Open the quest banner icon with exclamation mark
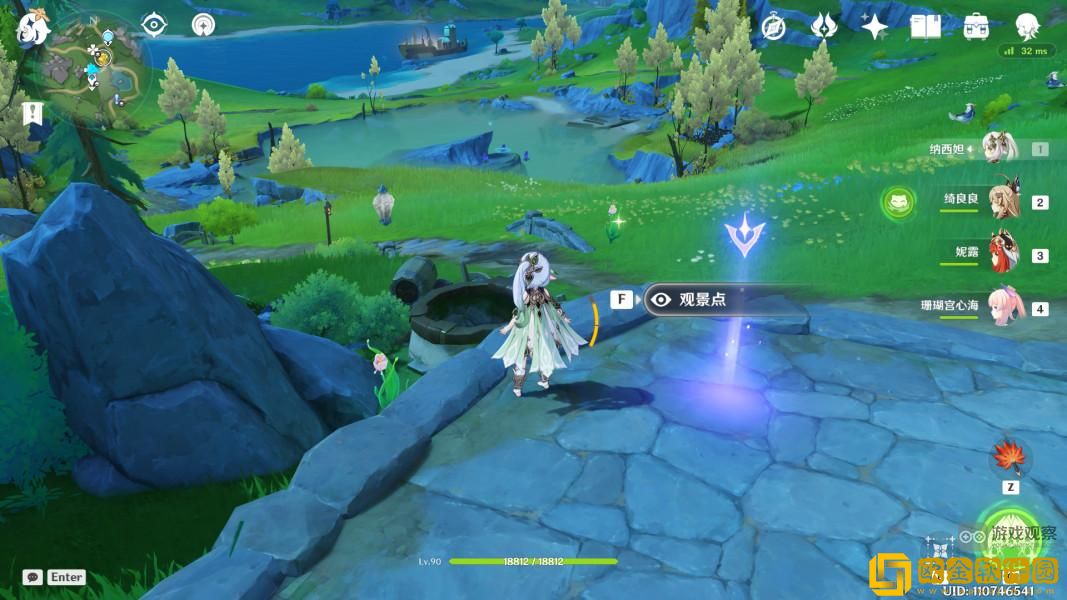This screenshot has width=1067, height=600. 32,113
